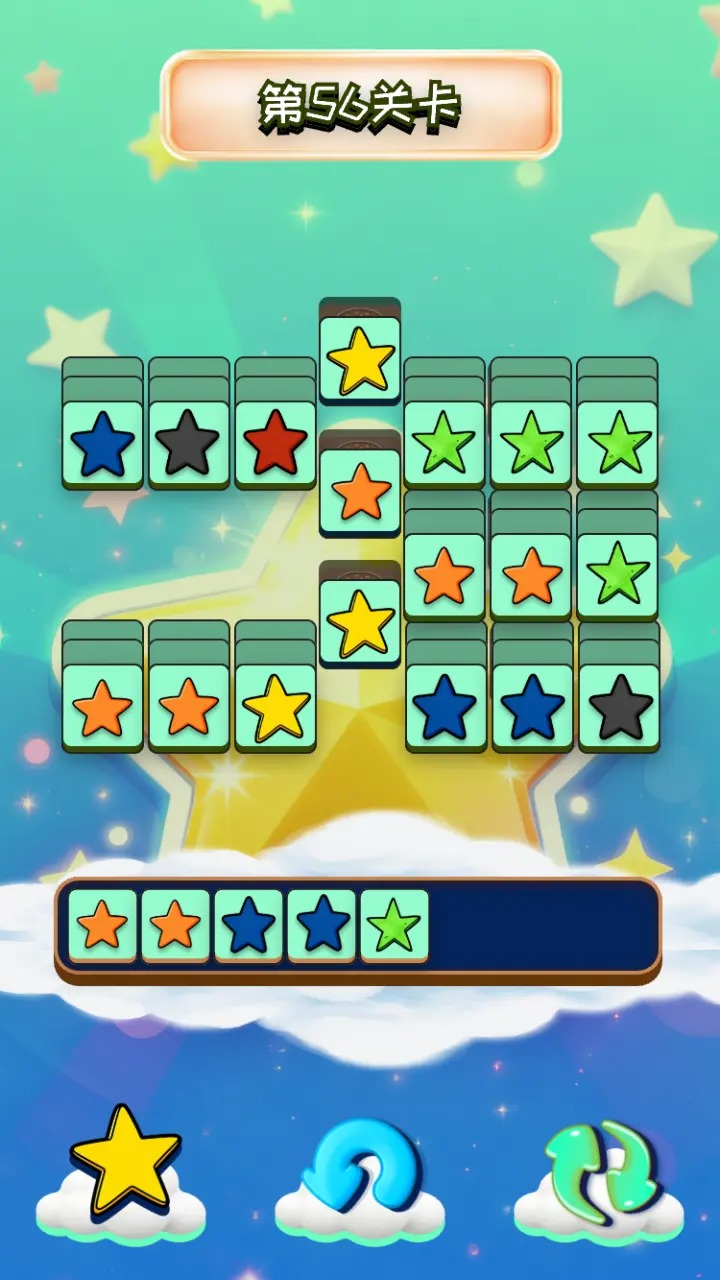This screenshot has width=720, height=1280.
Task: Click the green star tile in the collection tray
Action: (394, 925)
